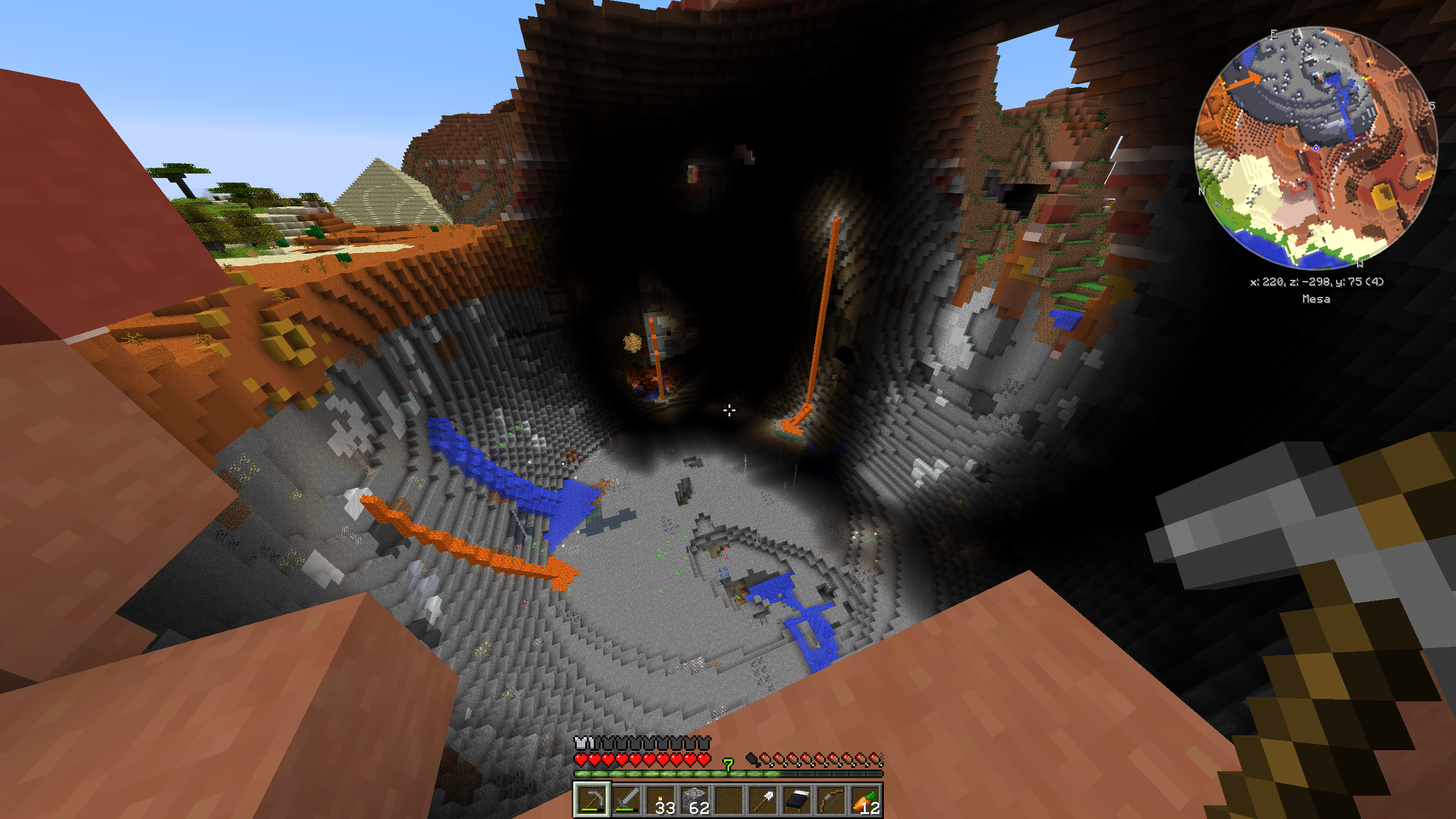Select the iron pickaxe hotbar slot
The image size is (1456, 819).
(592, 800)
